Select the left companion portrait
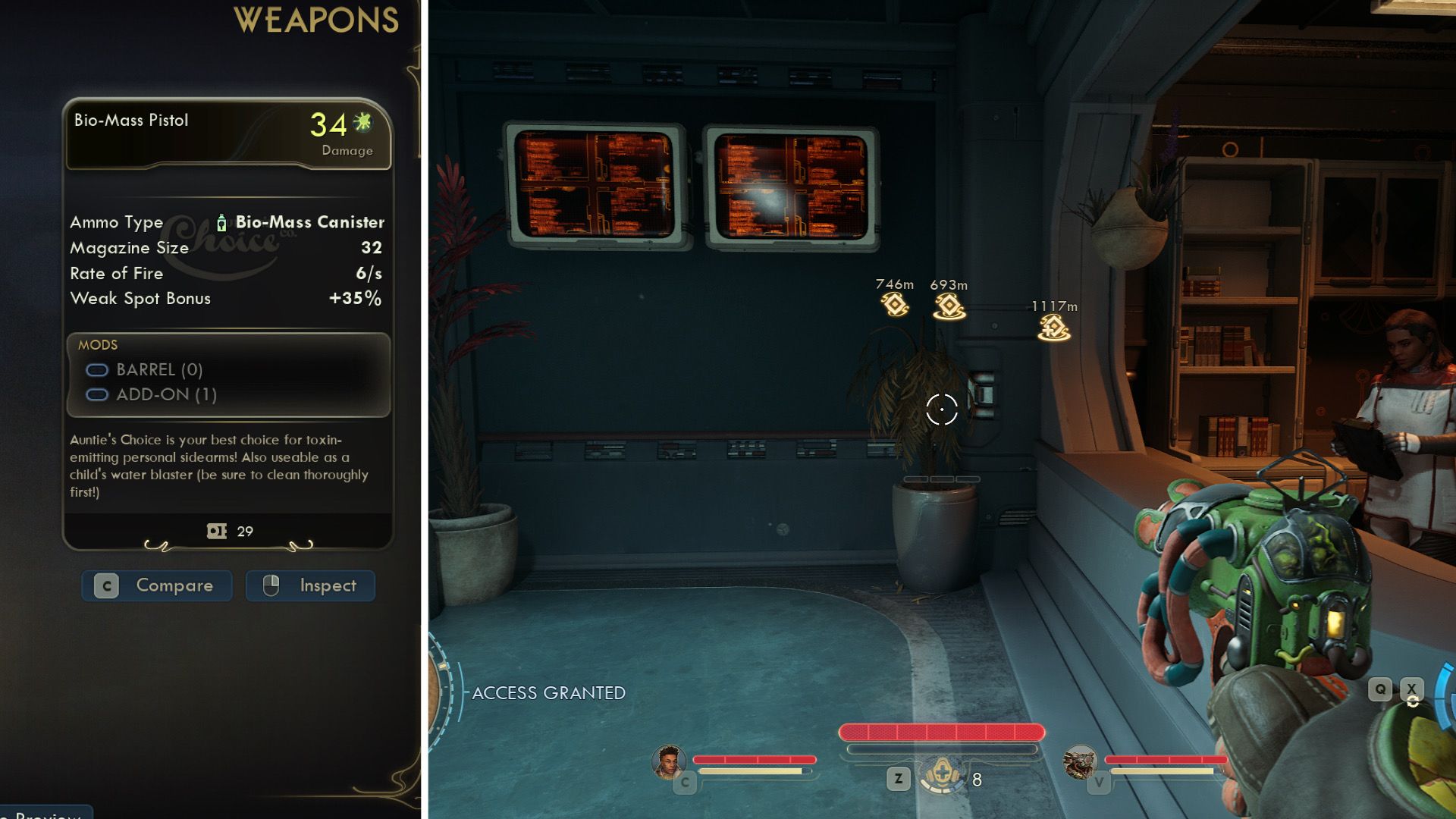 (668, 762)
